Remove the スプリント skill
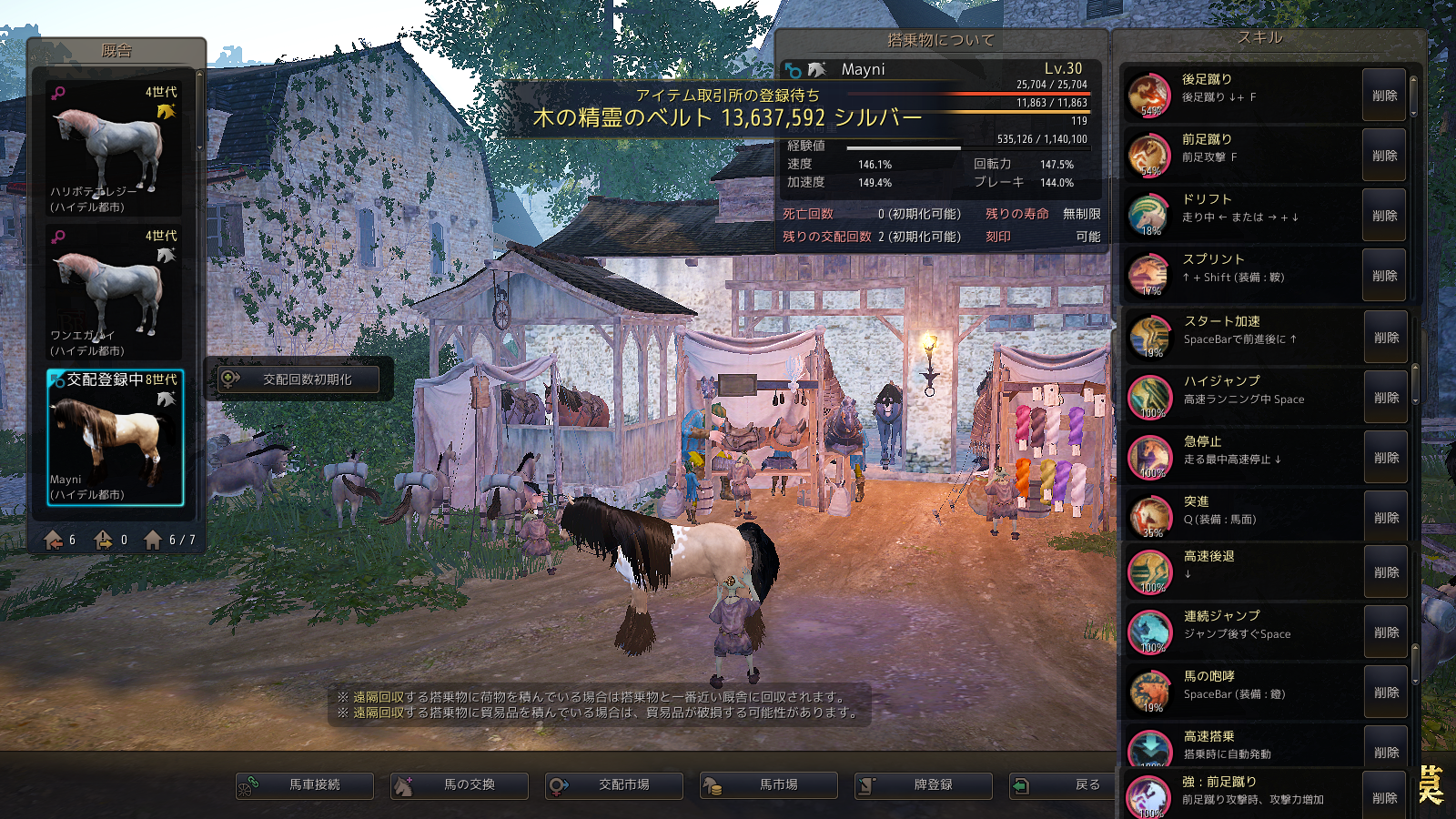Viewport: 1456px width, 819px height. coord(1385,276)
